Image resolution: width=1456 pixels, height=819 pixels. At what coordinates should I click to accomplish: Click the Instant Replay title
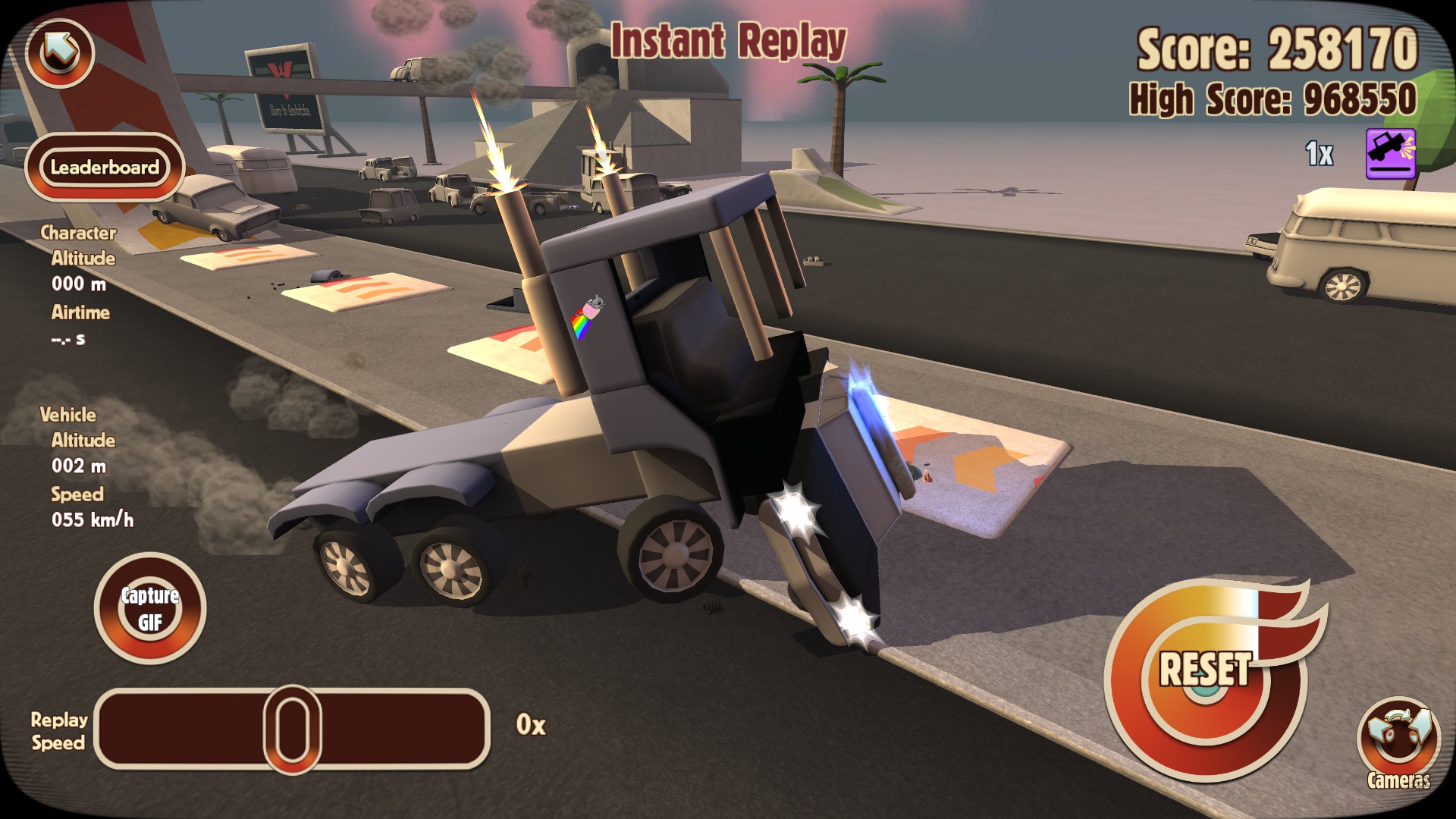(x=726, y=42)
